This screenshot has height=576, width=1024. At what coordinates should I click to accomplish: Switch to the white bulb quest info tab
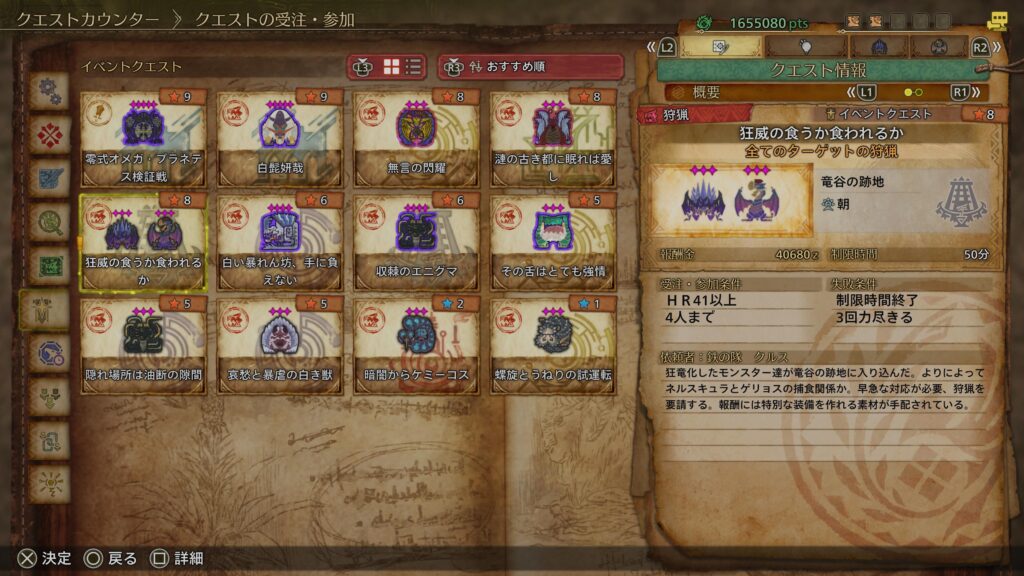pos(805,47)
